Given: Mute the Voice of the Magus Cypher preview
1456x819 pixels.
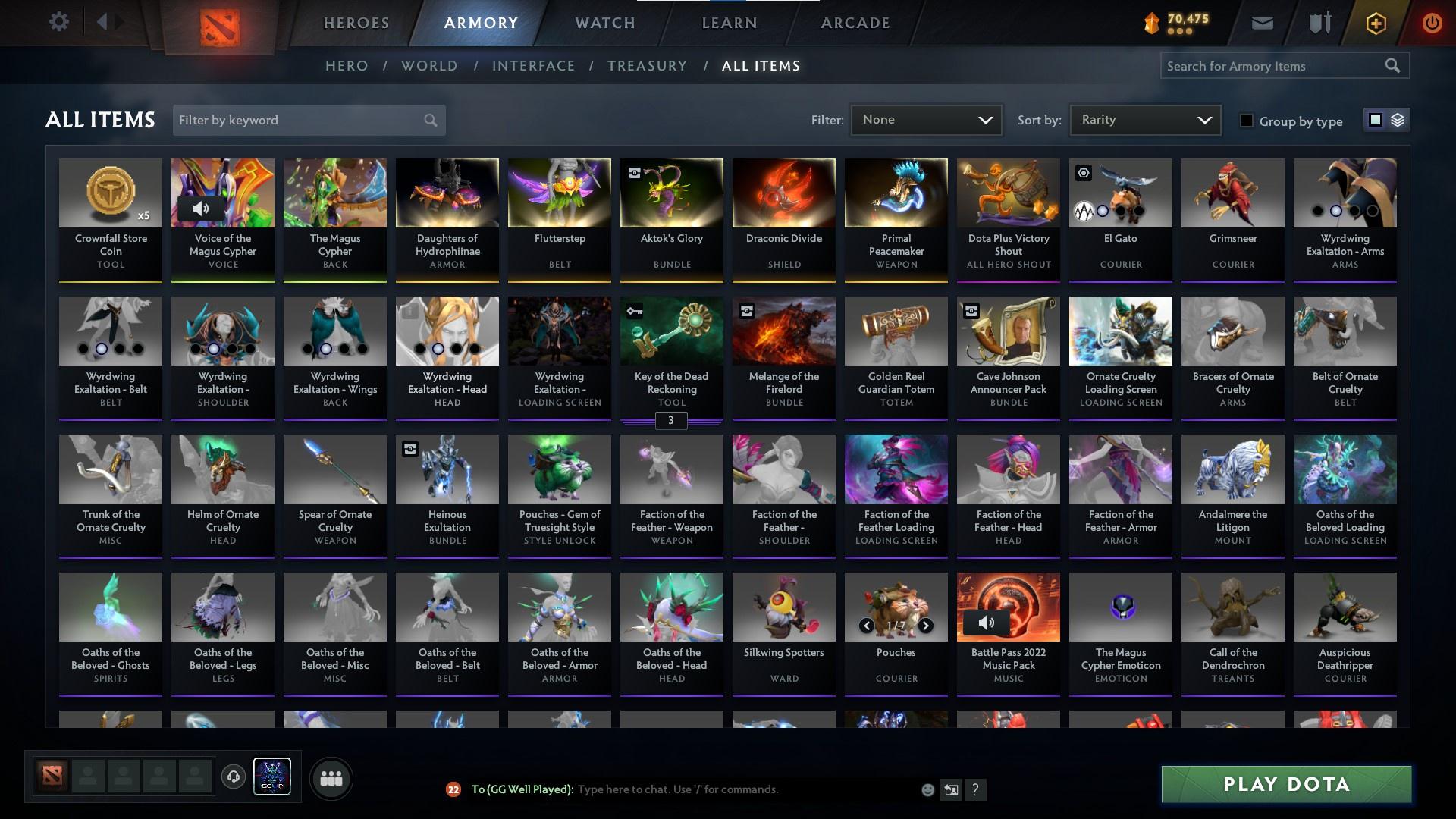Looking at the screenshot, I should 202,207.
